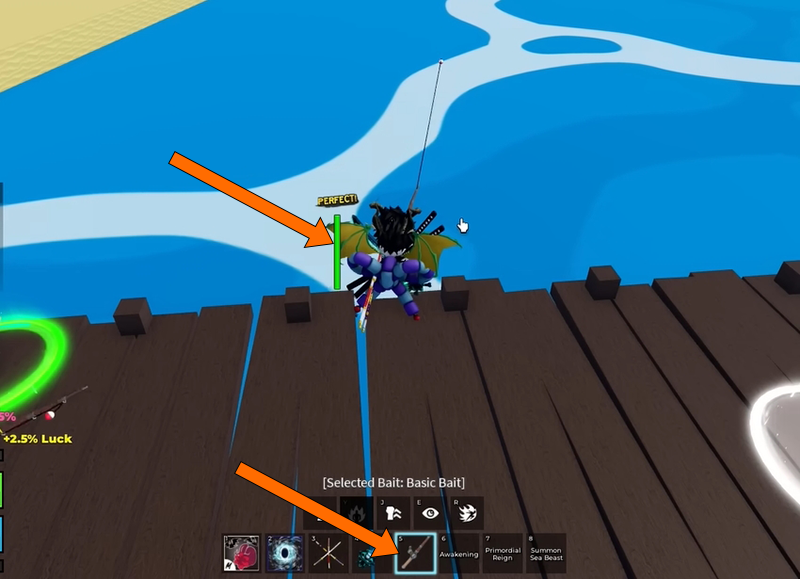Choose the crossed swords hotbar slot
The width and height of the screenshot is (800, 579).
pyautogui.click(x=328, y=553)
